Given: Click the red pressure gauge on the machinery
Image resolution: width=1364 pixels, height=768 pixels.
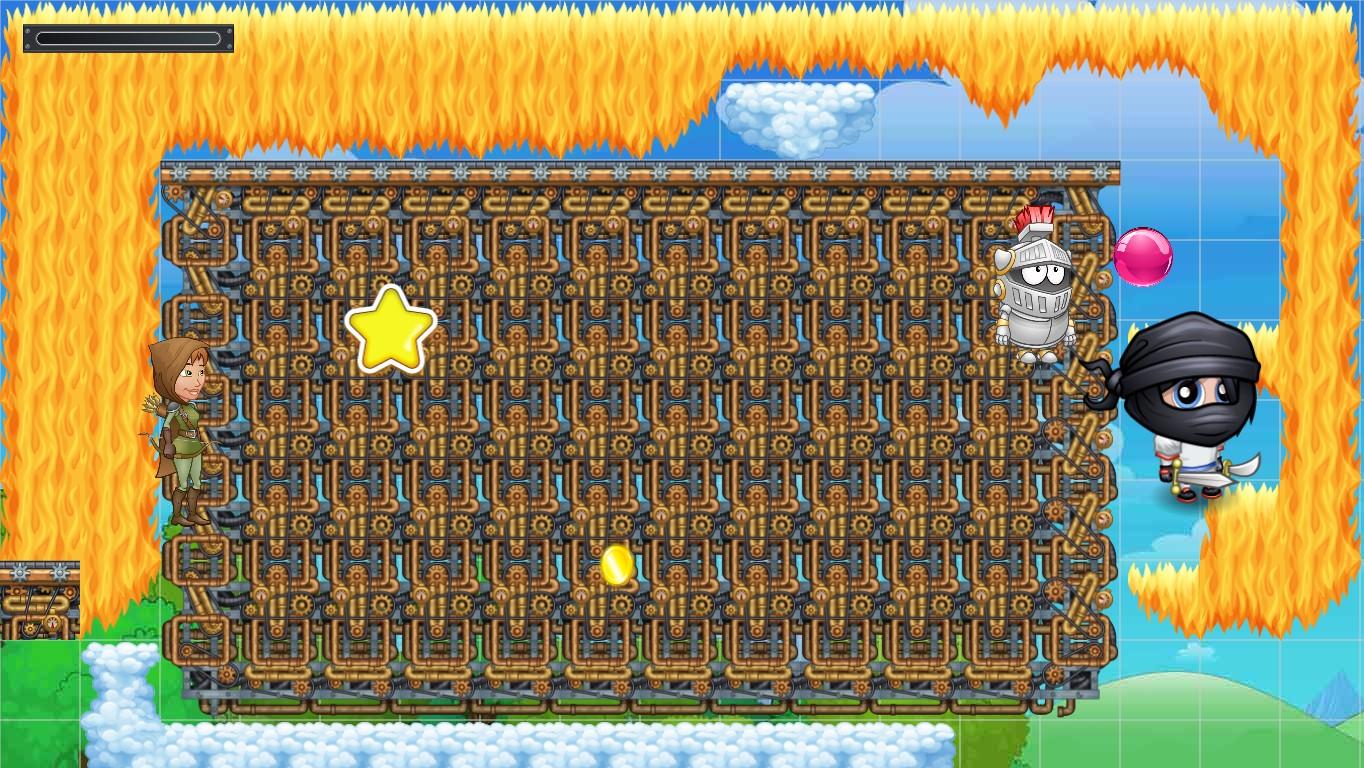Looking at the screenshot, I should point(294,221).
